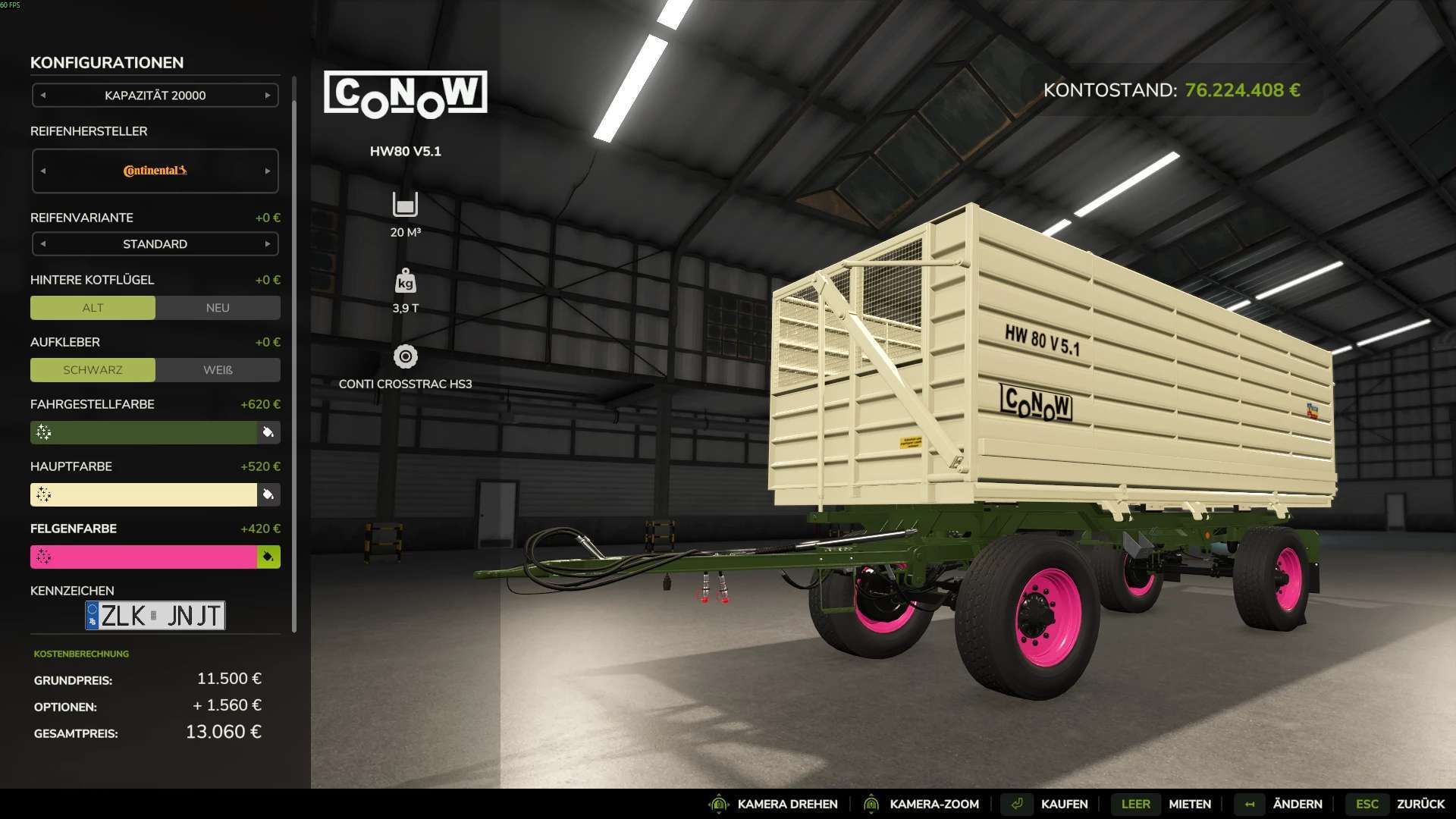
Task: Choose ZURÜCK to exit the shop
Action: pos(1421,804)
